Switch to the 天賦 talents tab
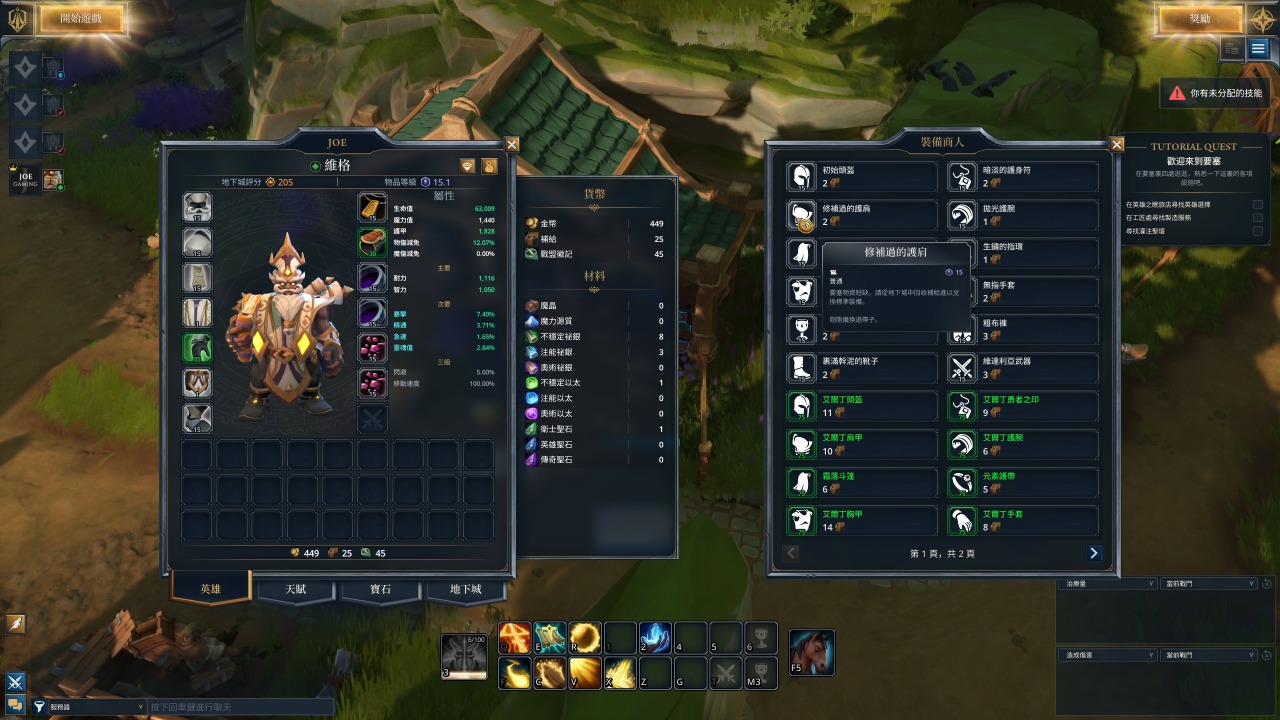Viewport: 1280px width, 720px height. click(x=296, y=589)
